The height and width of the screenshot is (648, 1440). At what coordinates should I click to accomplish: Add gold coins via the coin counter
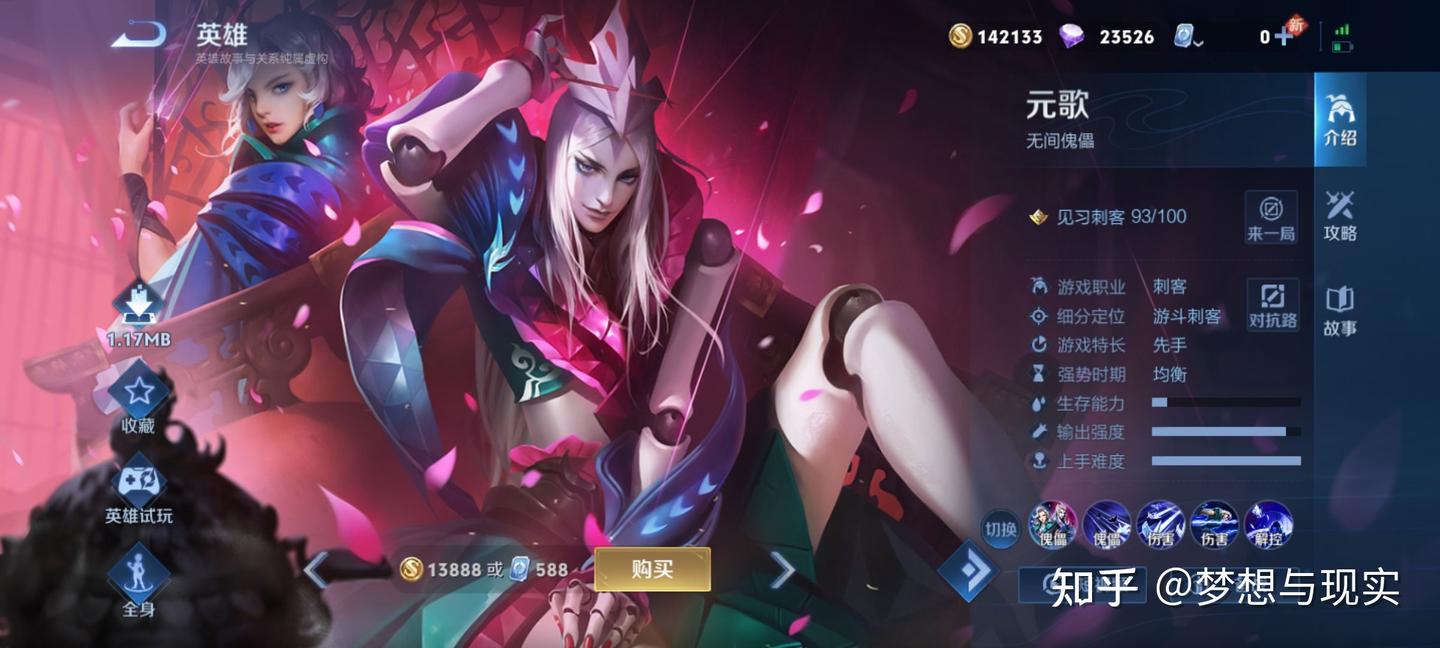point(995,37)
